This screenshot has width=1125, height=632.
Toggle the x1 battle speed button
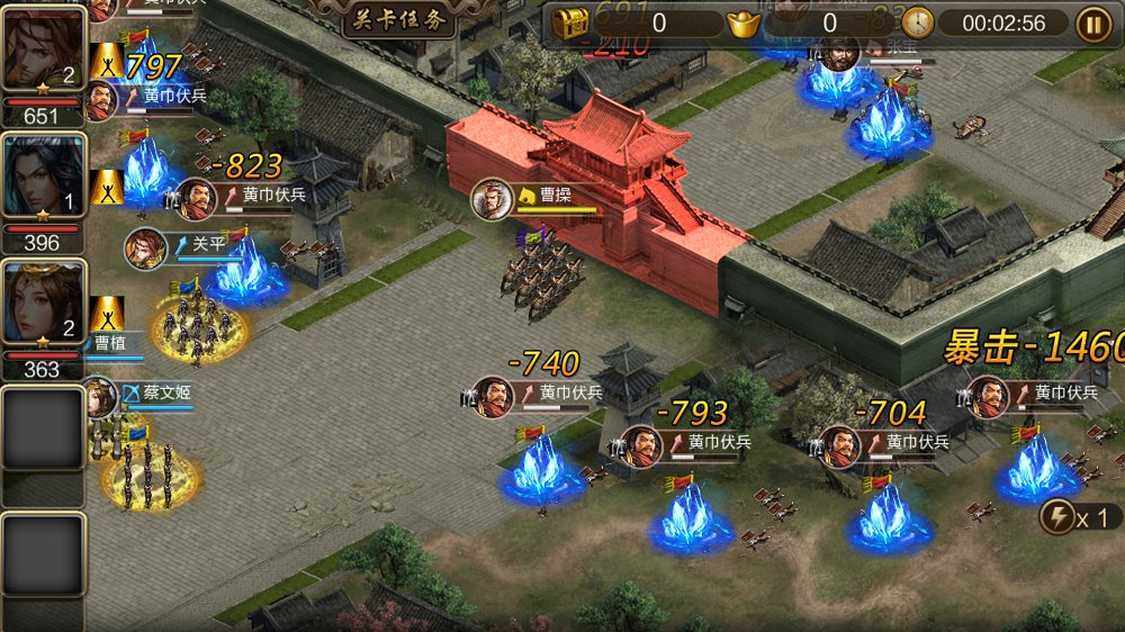(x=1075, y=517)
